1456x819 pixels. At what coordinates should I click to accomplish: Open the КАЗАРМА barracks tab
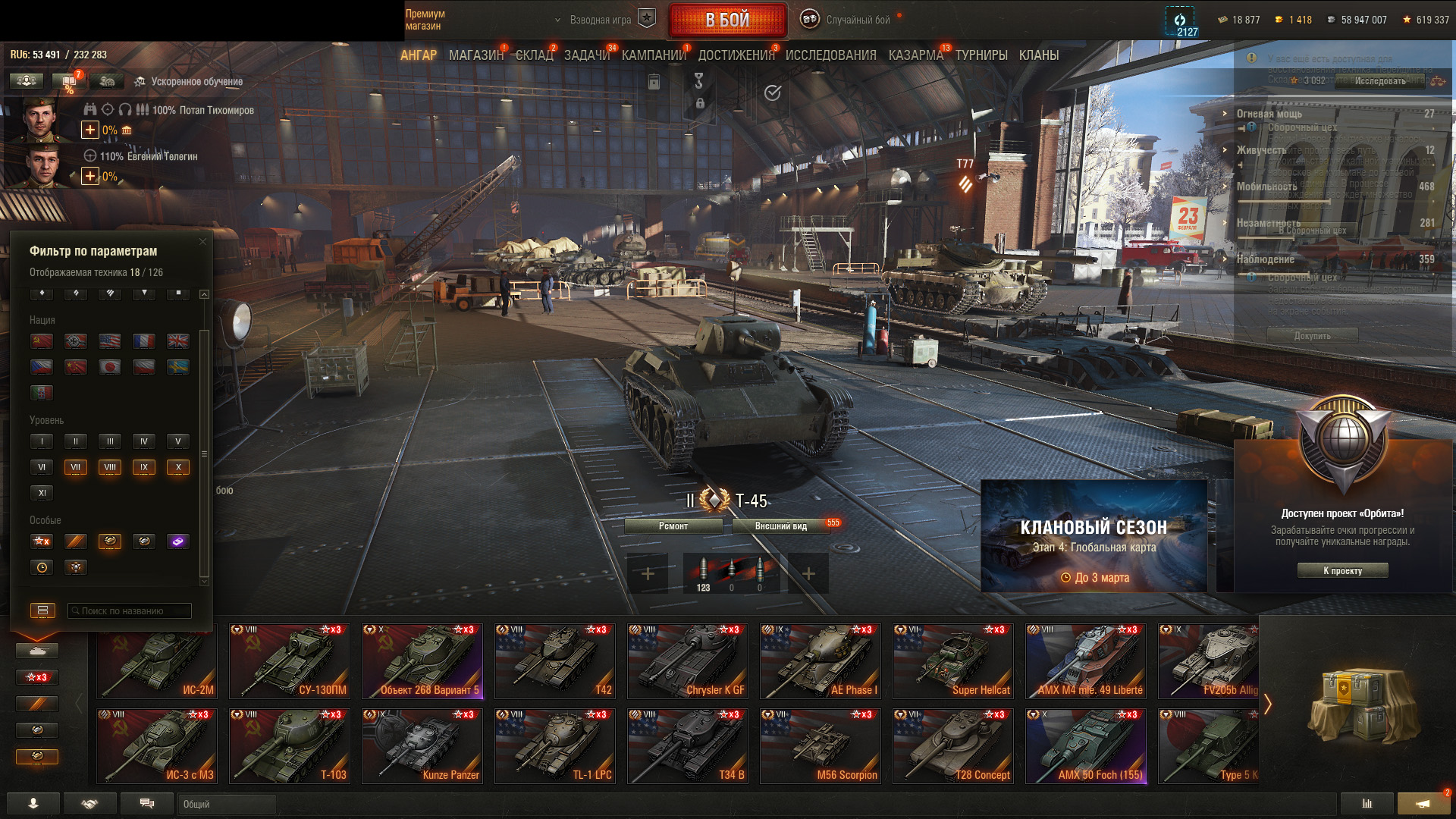point(915,55)
